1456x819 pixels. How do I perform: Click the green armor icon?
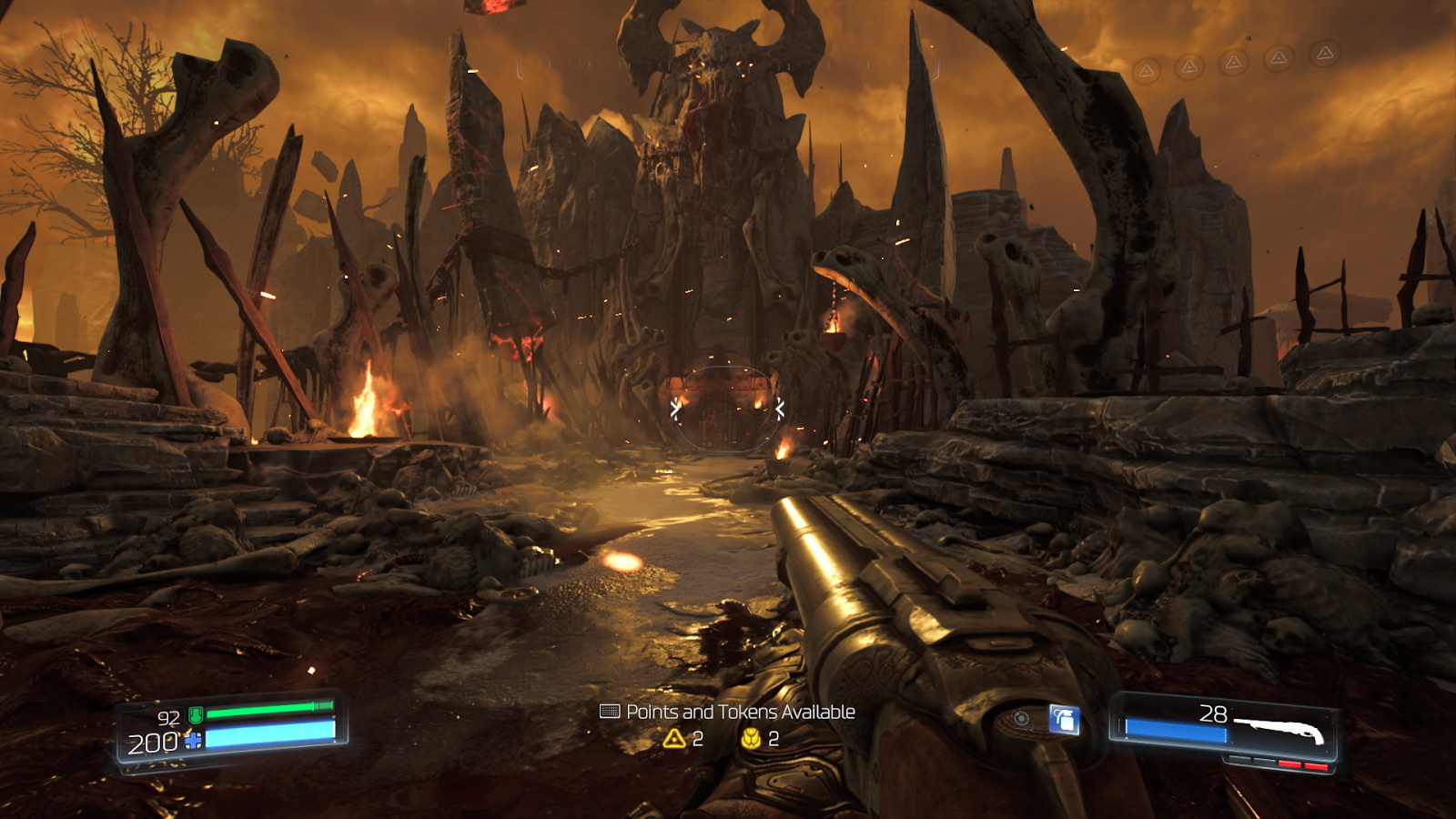click(x=196, y=715)
